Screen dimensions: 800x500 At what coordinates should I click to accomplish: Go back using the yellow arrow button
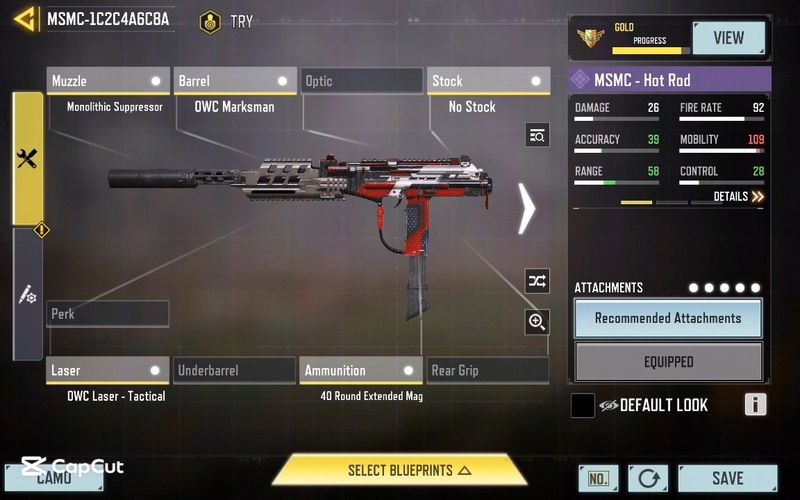click(x=26, y=19)
